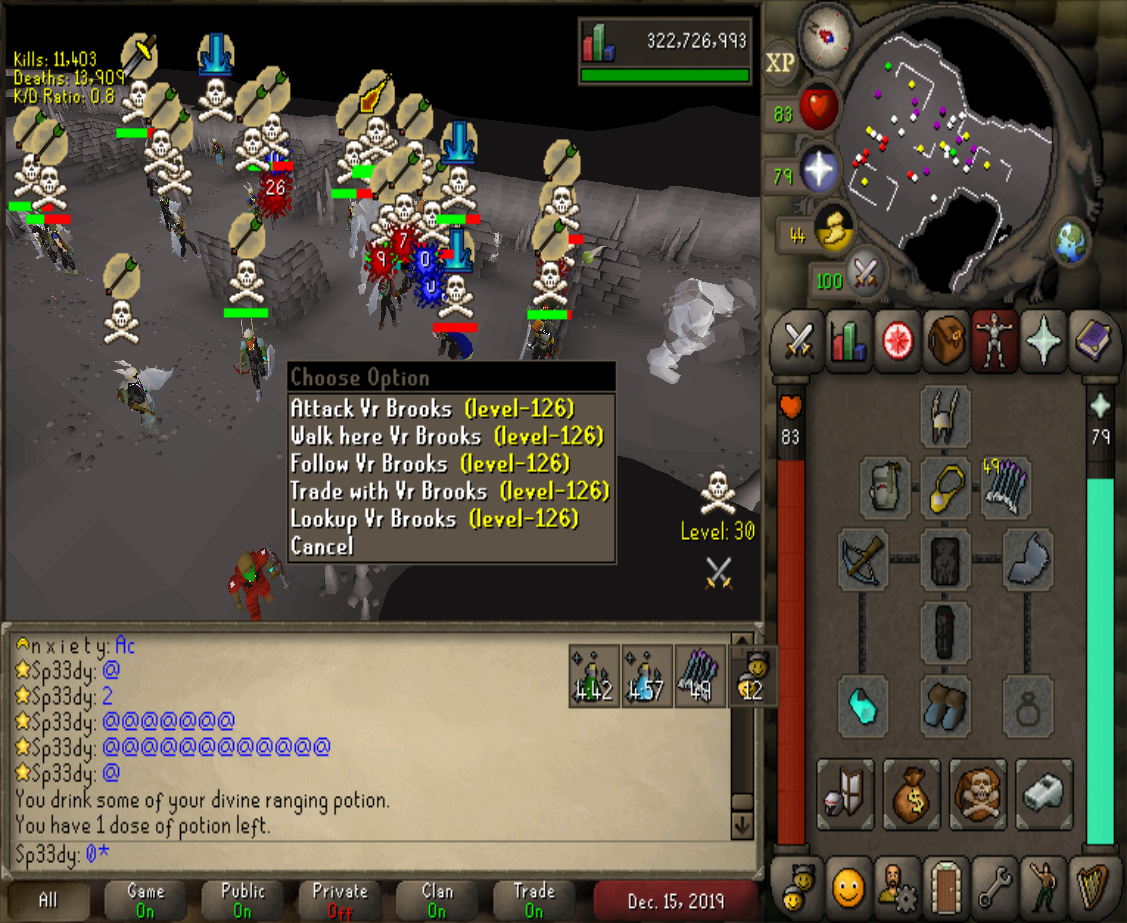Choose Trade with Vr Brooks
The image size is (1127, 923).
click(x=449, y=491)
